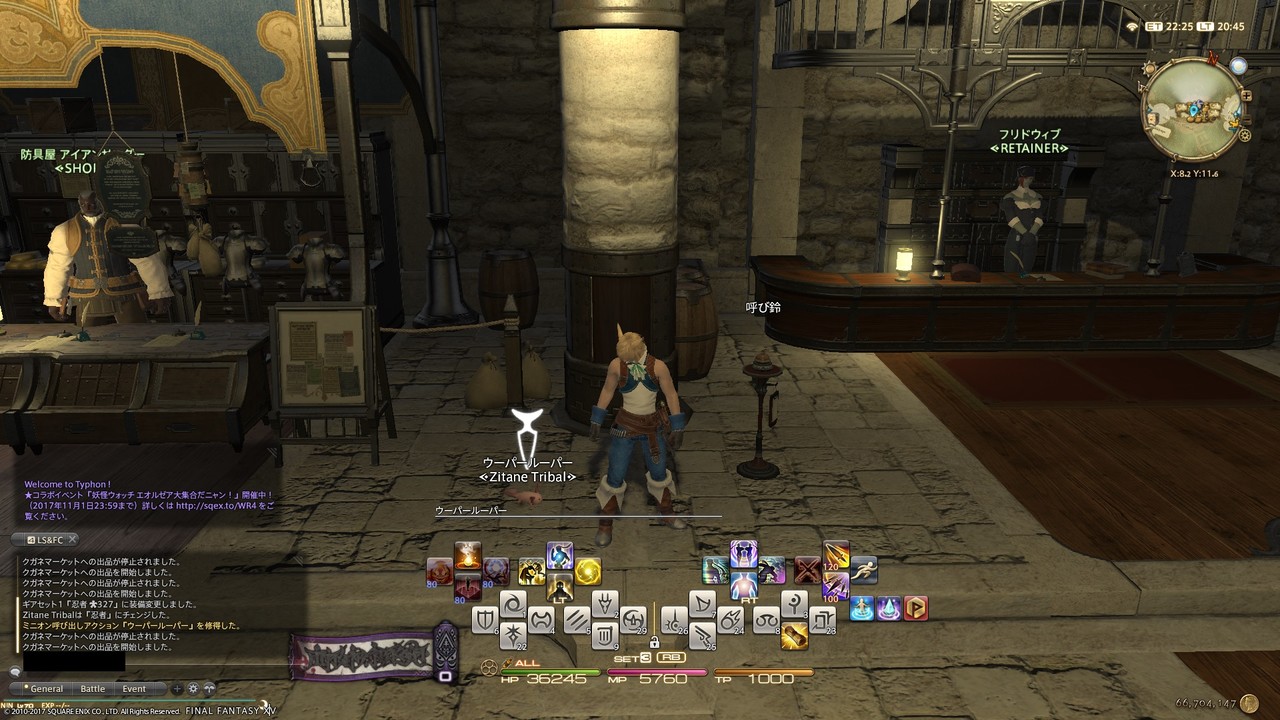Viewport: 1280px width, 720px height.
Task: Select the shield menu icon on hotbar
Action: tap(486, 620)
